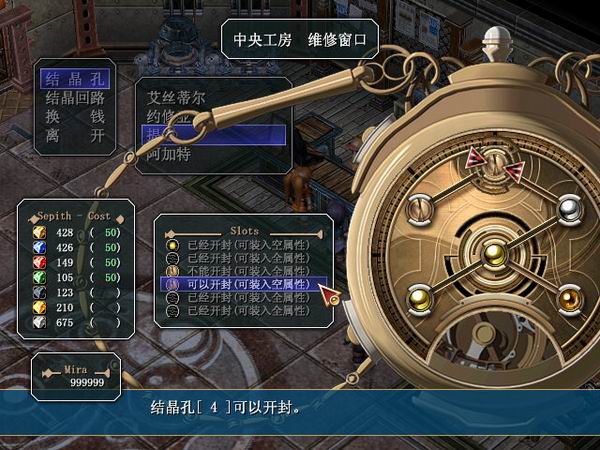
Task: Choose the 换钱 exchange option
Action: pos(75,115)
